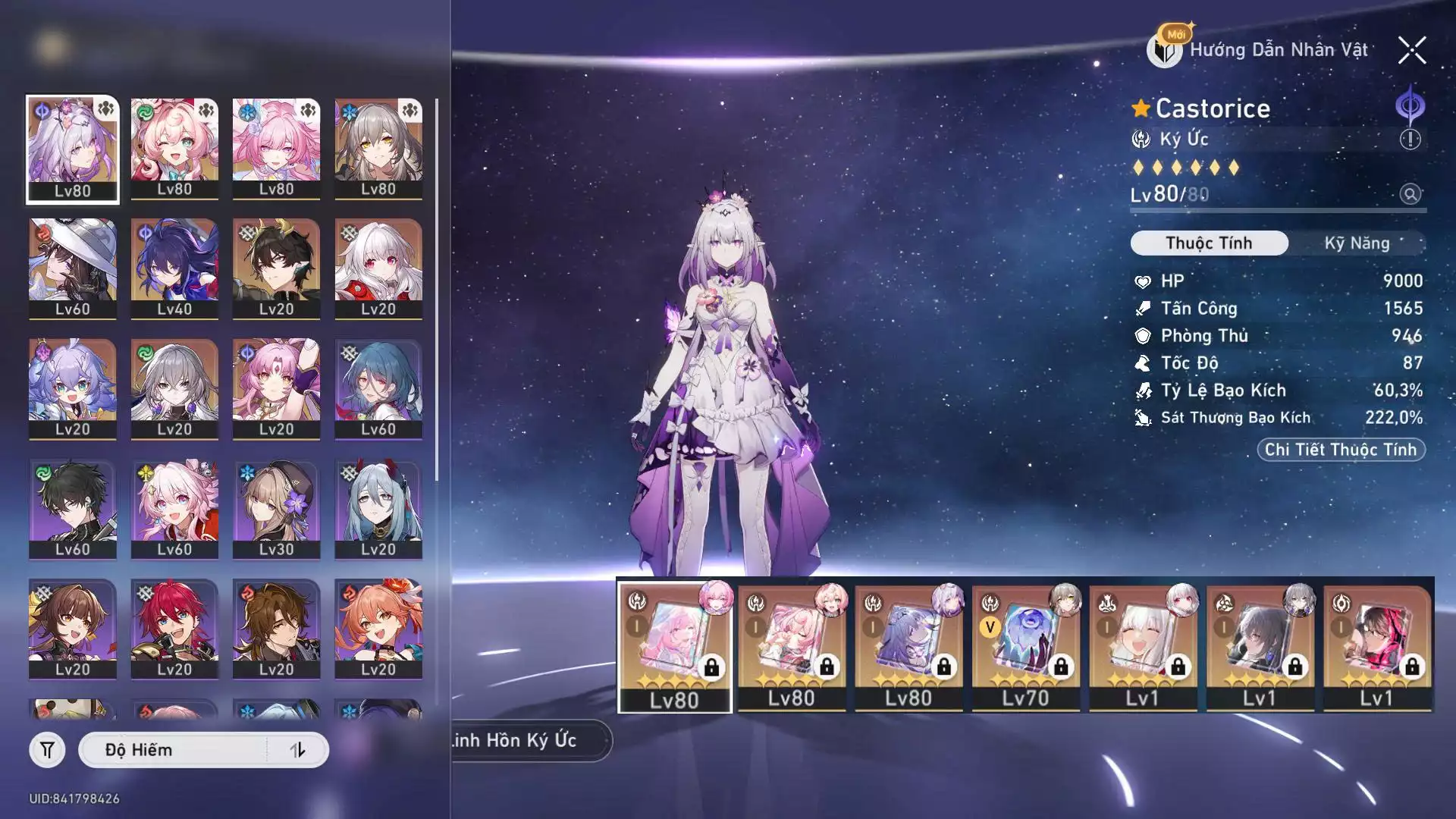
Task: Close the character screen with X
Action: tap(1412, 51)
